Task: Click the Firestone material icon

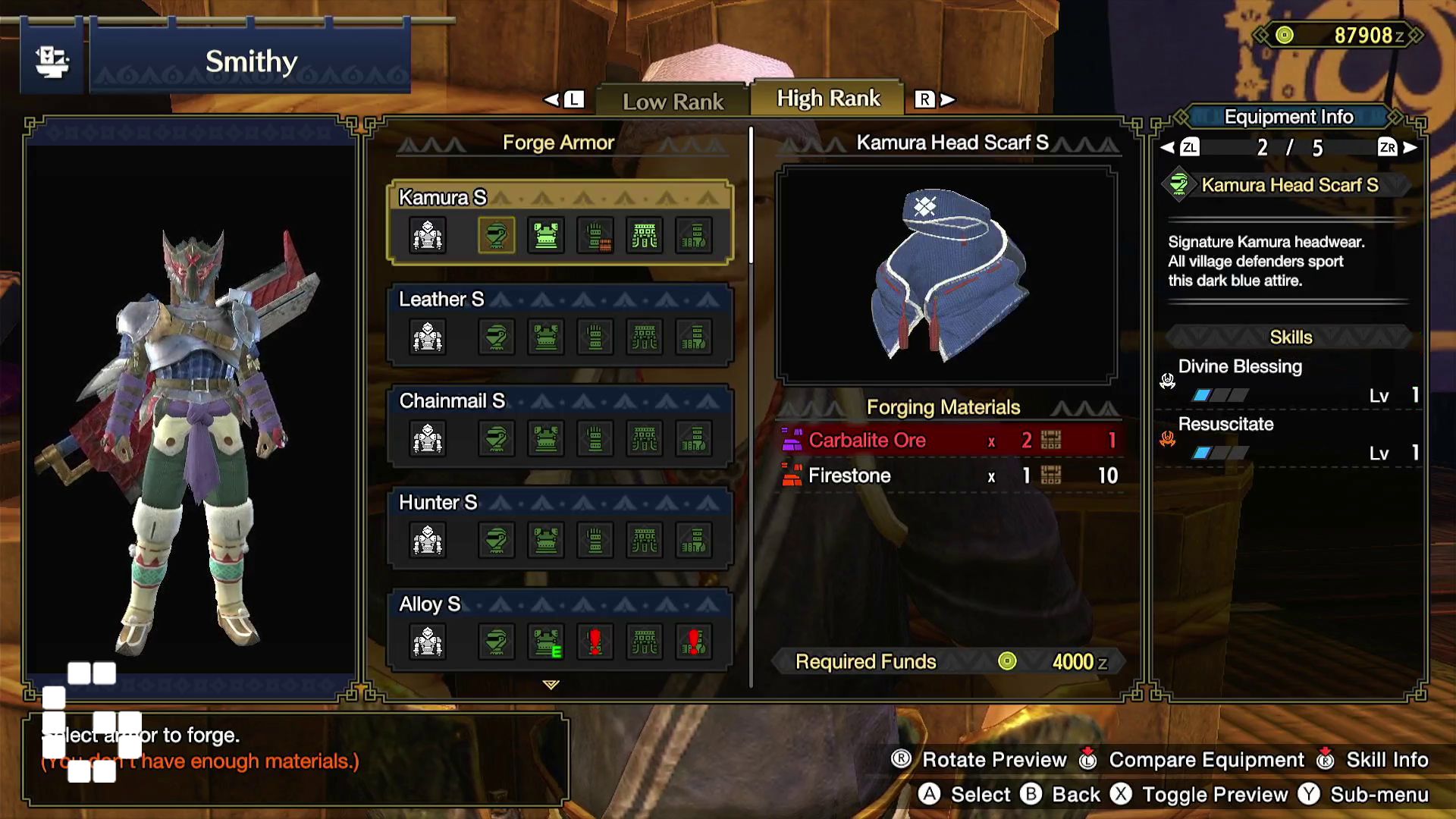Action: (x=792, y=475)
